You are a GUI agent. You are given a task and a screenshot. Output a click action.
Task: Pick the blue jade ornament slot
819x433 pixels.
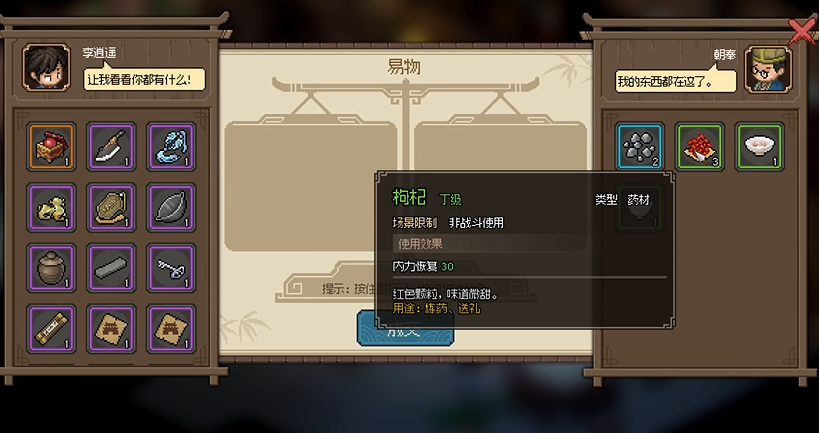click(171, 147)
